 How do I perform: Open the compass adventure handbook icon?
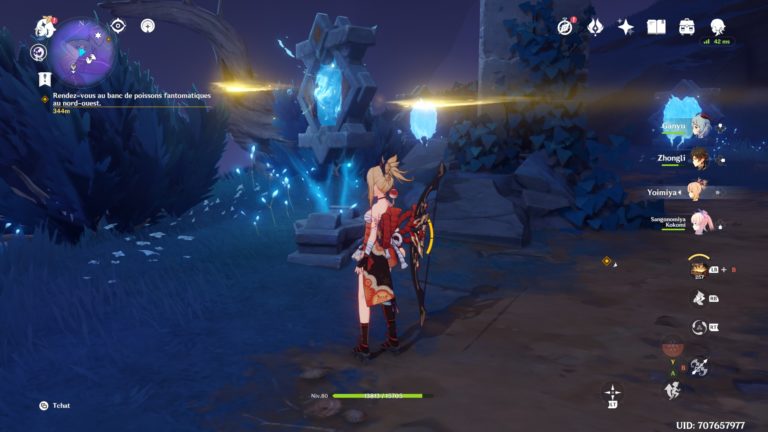click(566, 27)
